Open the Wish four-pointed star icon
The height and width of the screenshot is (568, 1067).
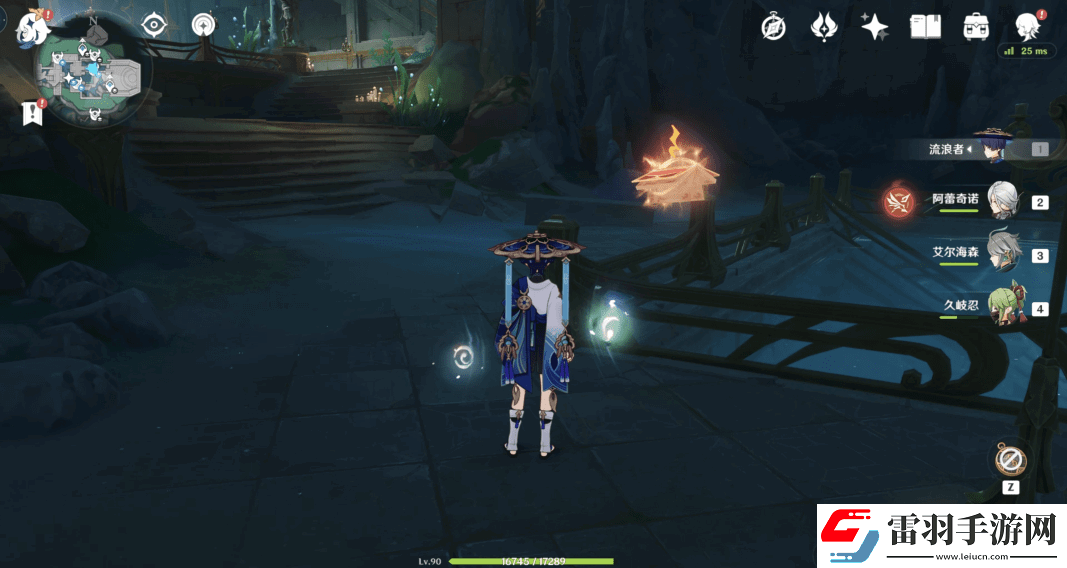pyautogui.click(x=875, y=27)
